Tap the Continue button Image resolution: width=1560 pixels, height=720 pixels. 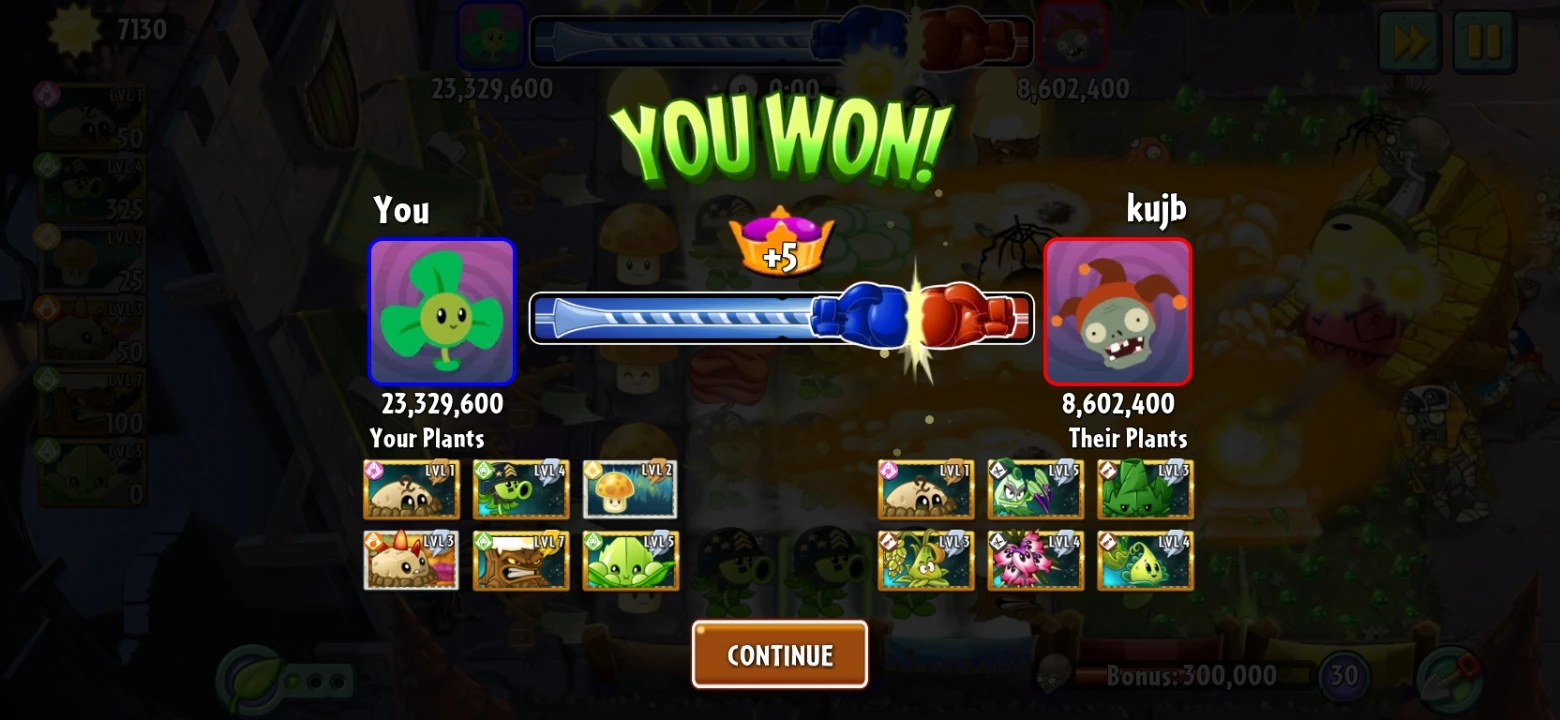point(779,654)
